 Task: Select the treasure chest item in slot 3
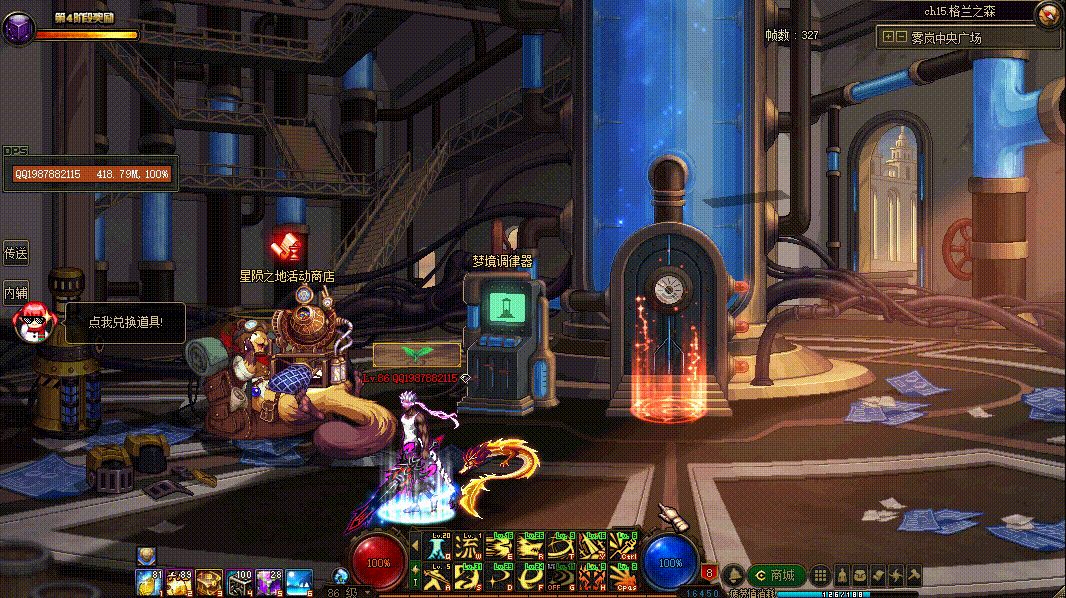(209, 581)
